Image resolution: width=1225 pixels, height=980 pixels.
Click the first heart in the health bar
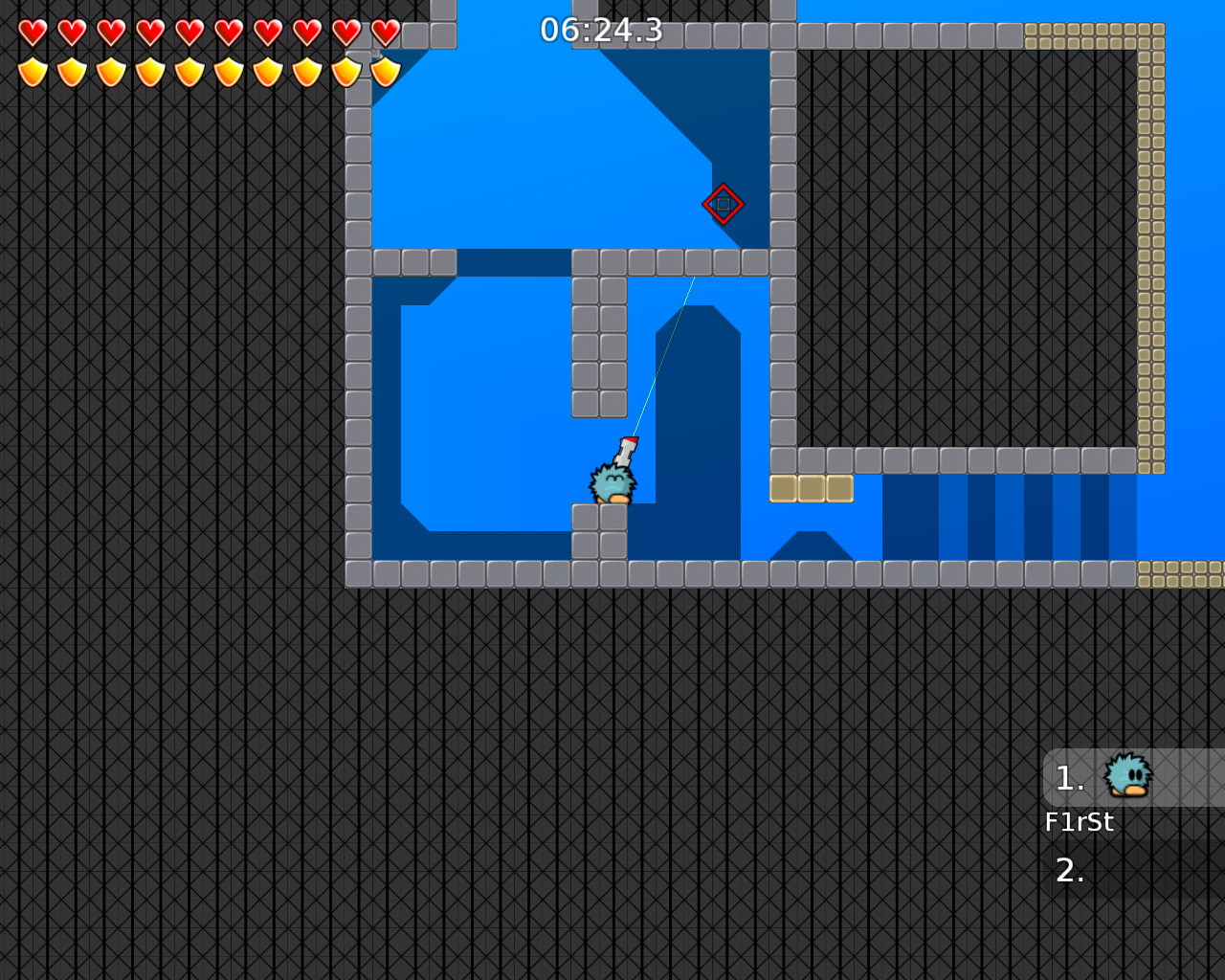(32, 31)
